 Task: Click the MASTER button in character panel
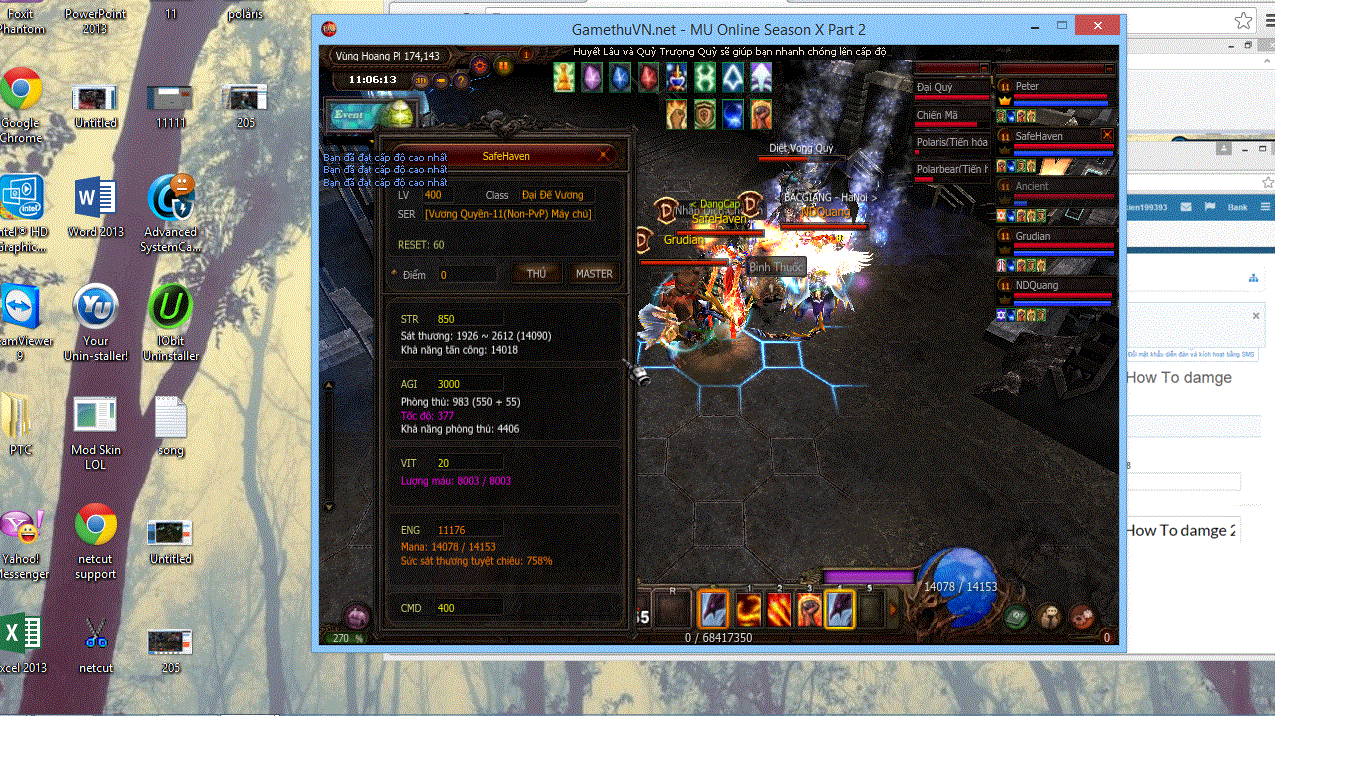pyautogui.click(x=593, y=273)
